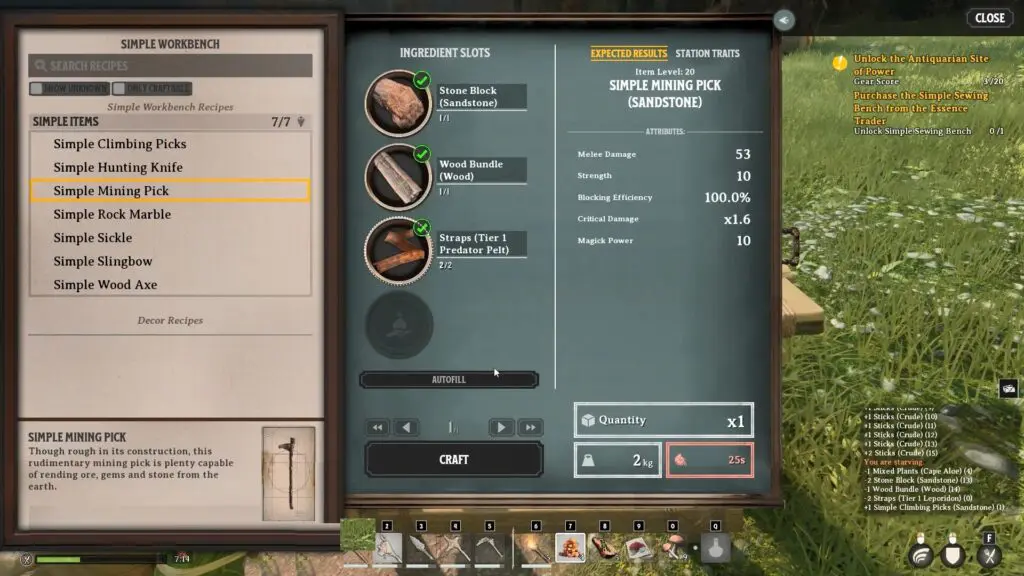Image resolution: width=1024 pixels, height=576 pixels.
Task: Select the Simple Climbing Picks recipe
Action: (x=120, y=144)
